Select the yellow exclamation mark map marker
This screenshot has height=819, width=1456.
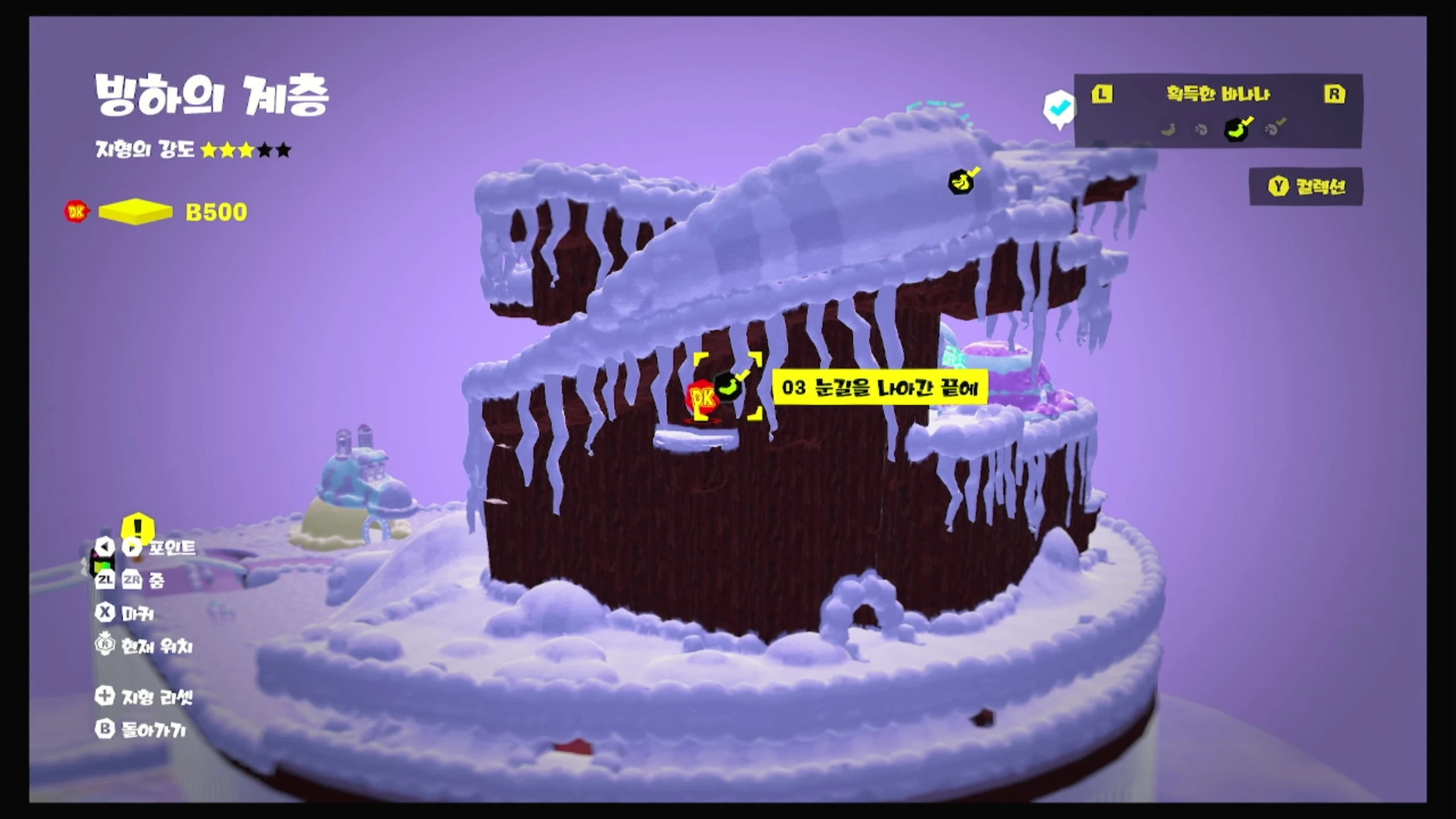click(138, 527)
